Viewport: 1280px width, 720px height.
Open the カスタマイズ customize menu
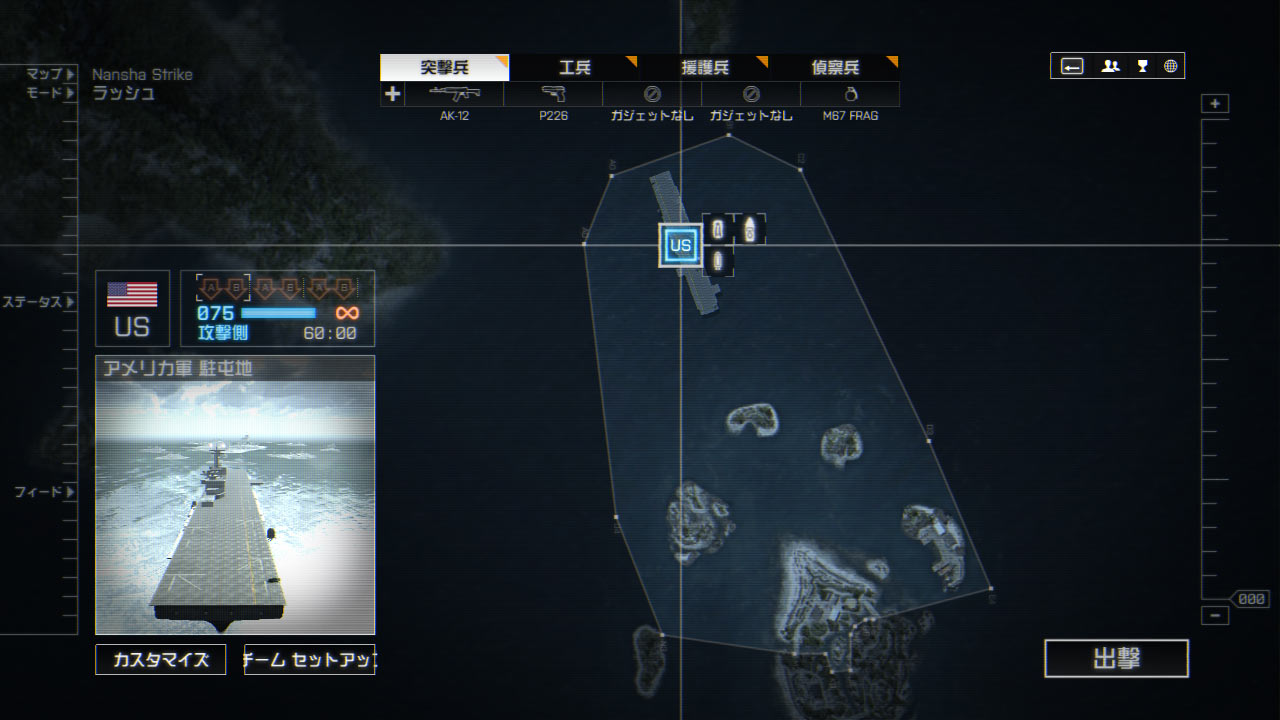(161, 660)
